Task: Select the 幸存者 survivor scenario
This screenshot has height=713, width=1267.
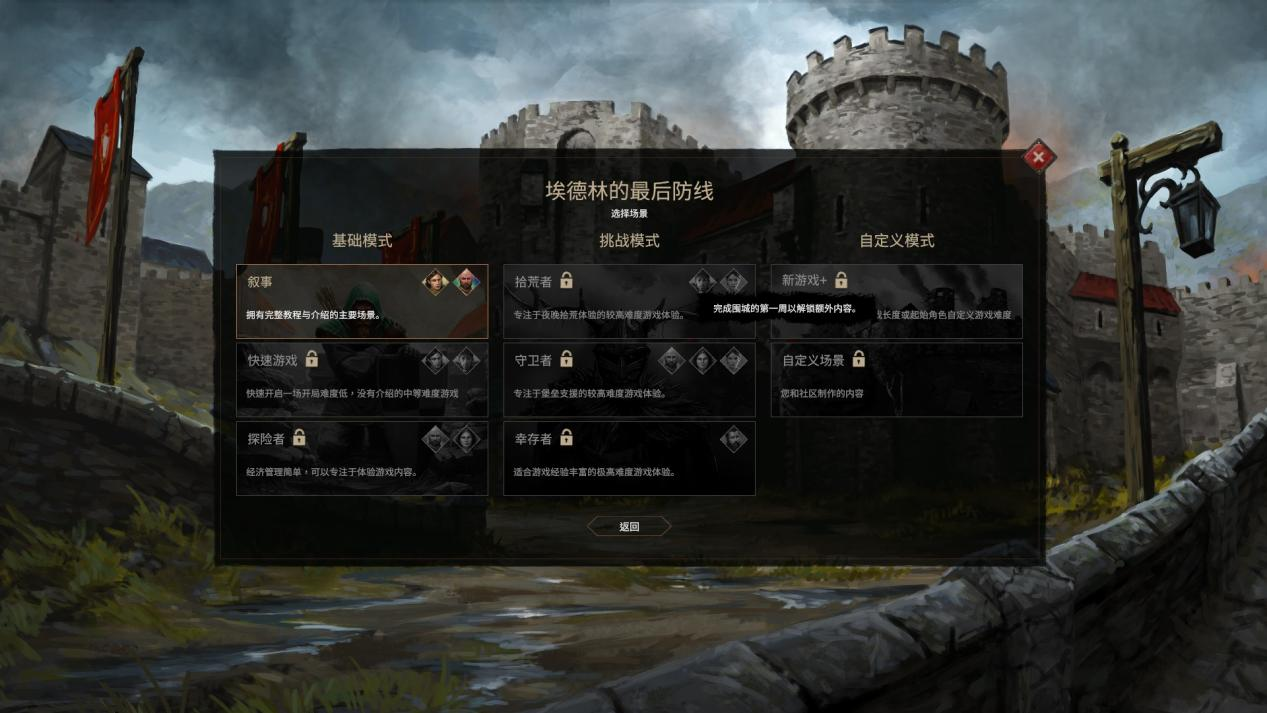Action: (x=628, y=458)
